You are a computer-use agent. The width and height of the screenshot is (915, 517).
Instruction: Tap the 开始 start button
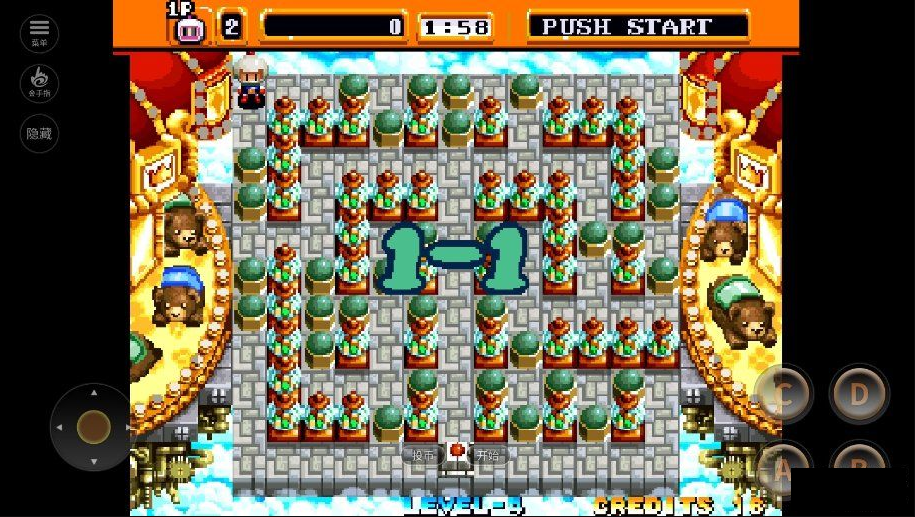coord(487,456)
